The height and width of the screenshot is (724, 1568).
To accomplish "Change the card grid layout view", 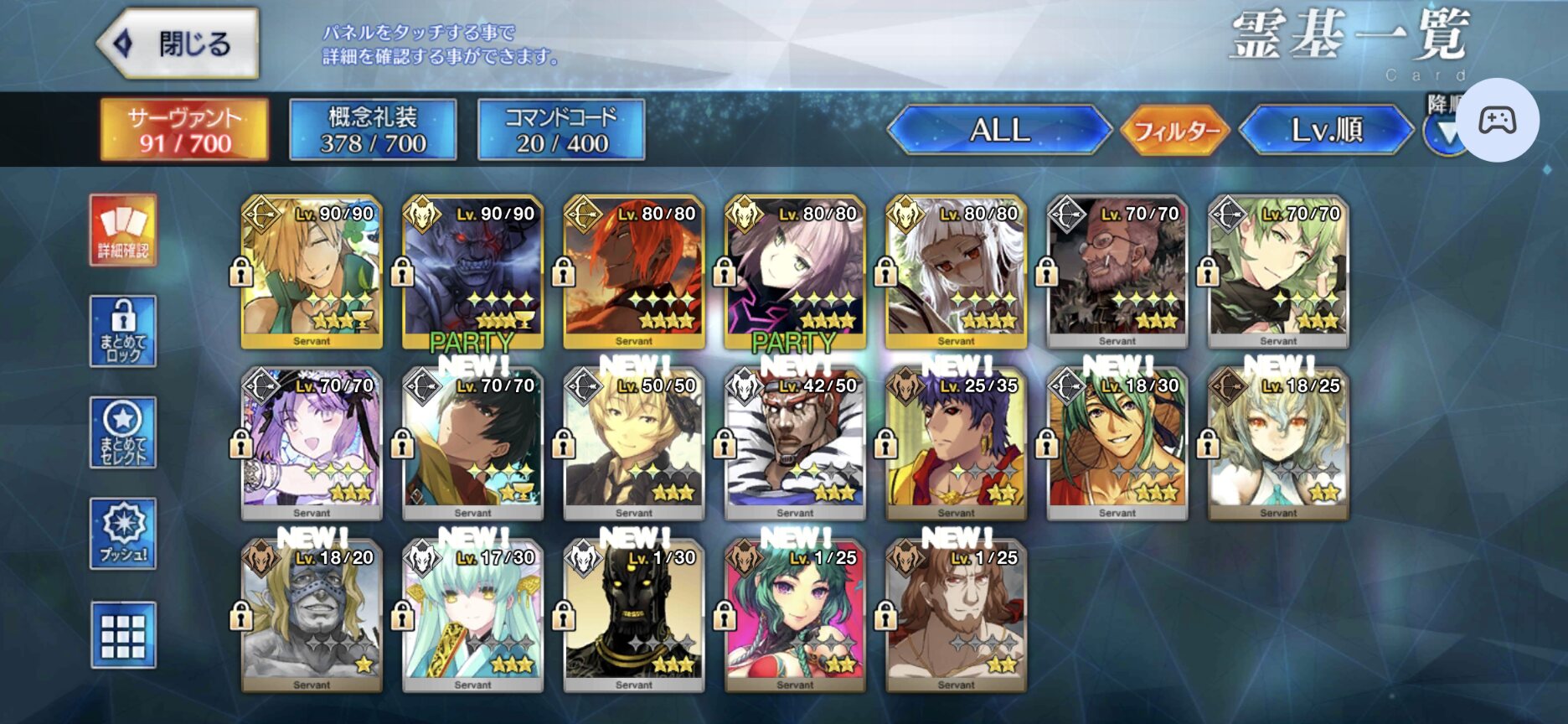I will 123,635.
